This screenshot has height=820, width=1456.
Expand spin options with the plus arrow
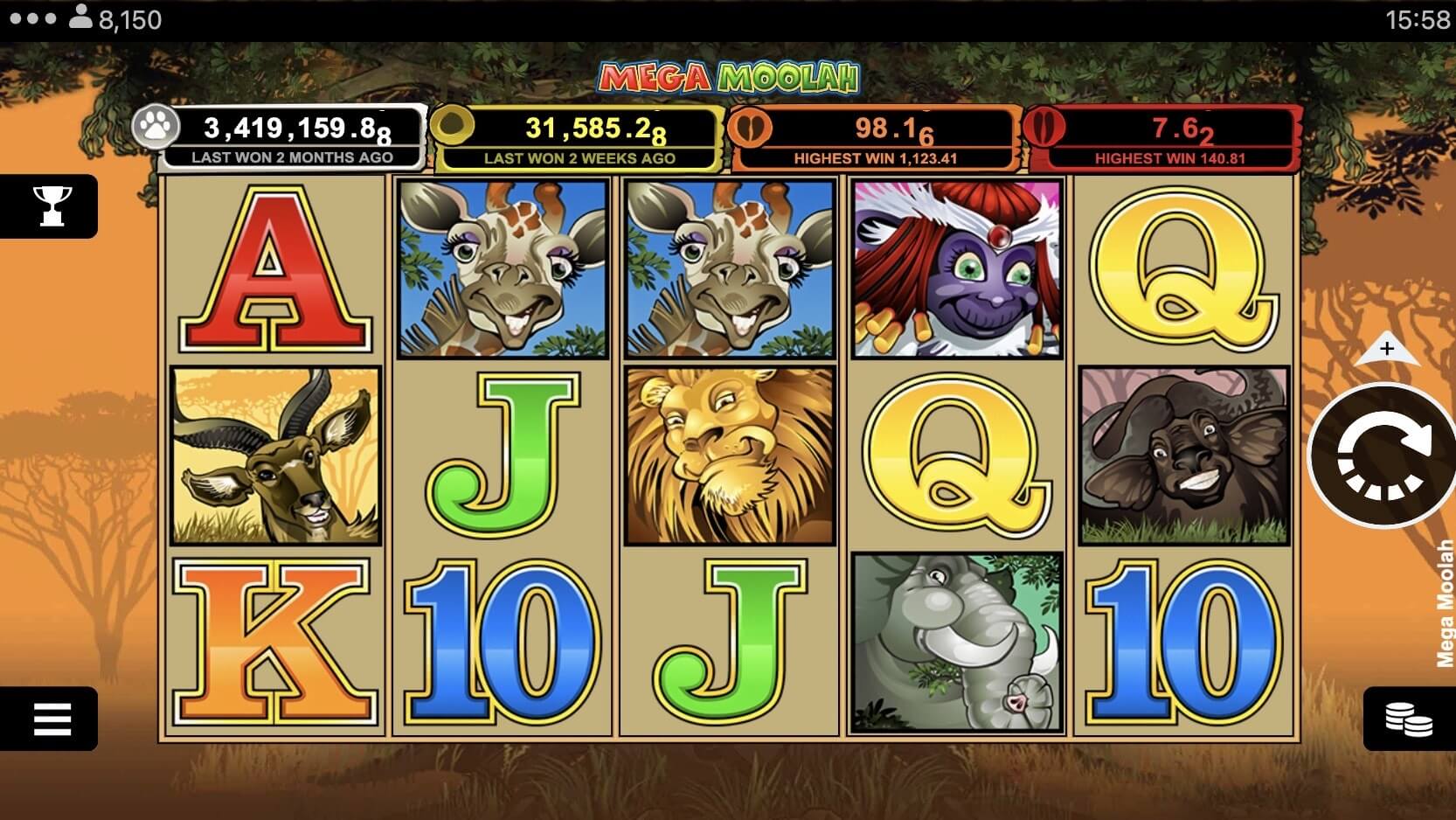pos(1387,349)
